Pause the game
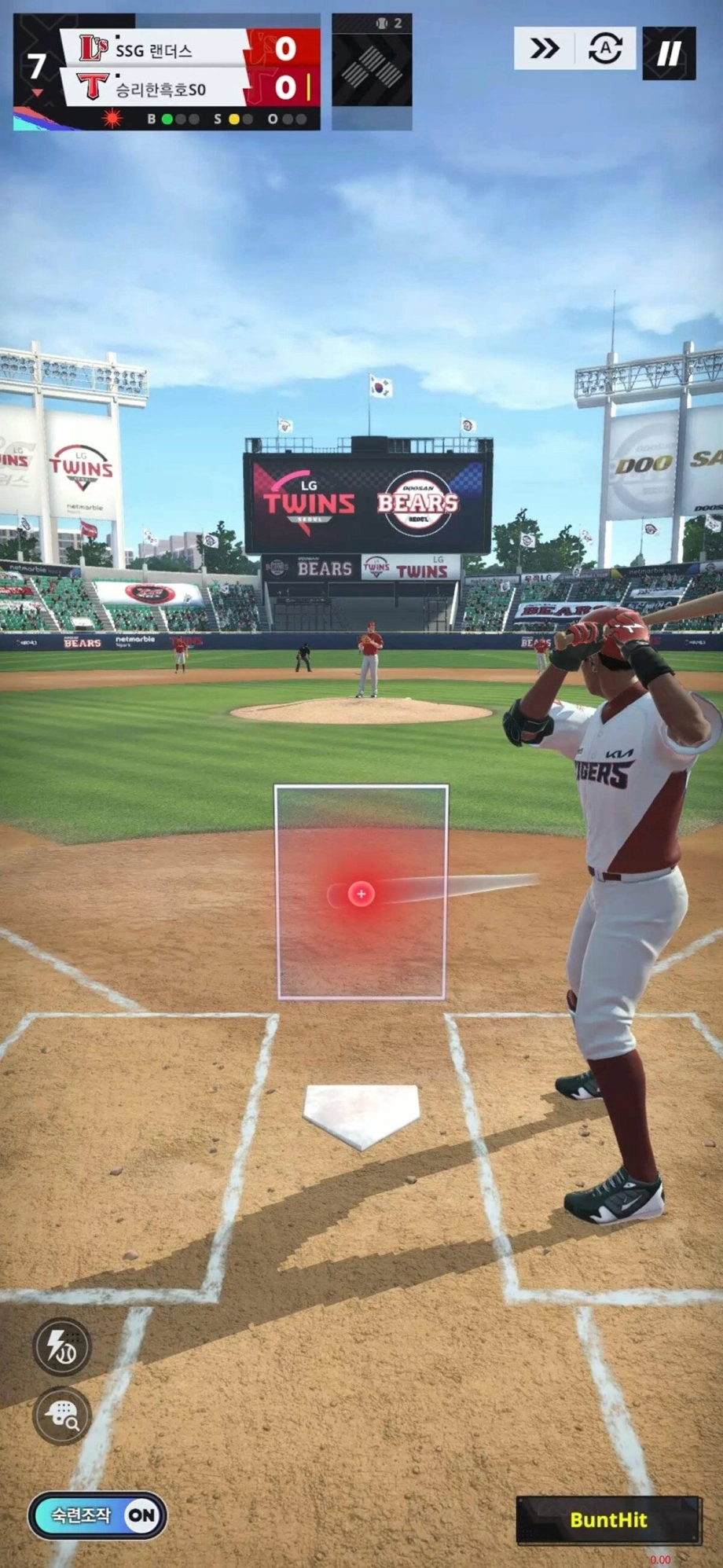 (669, 53)
